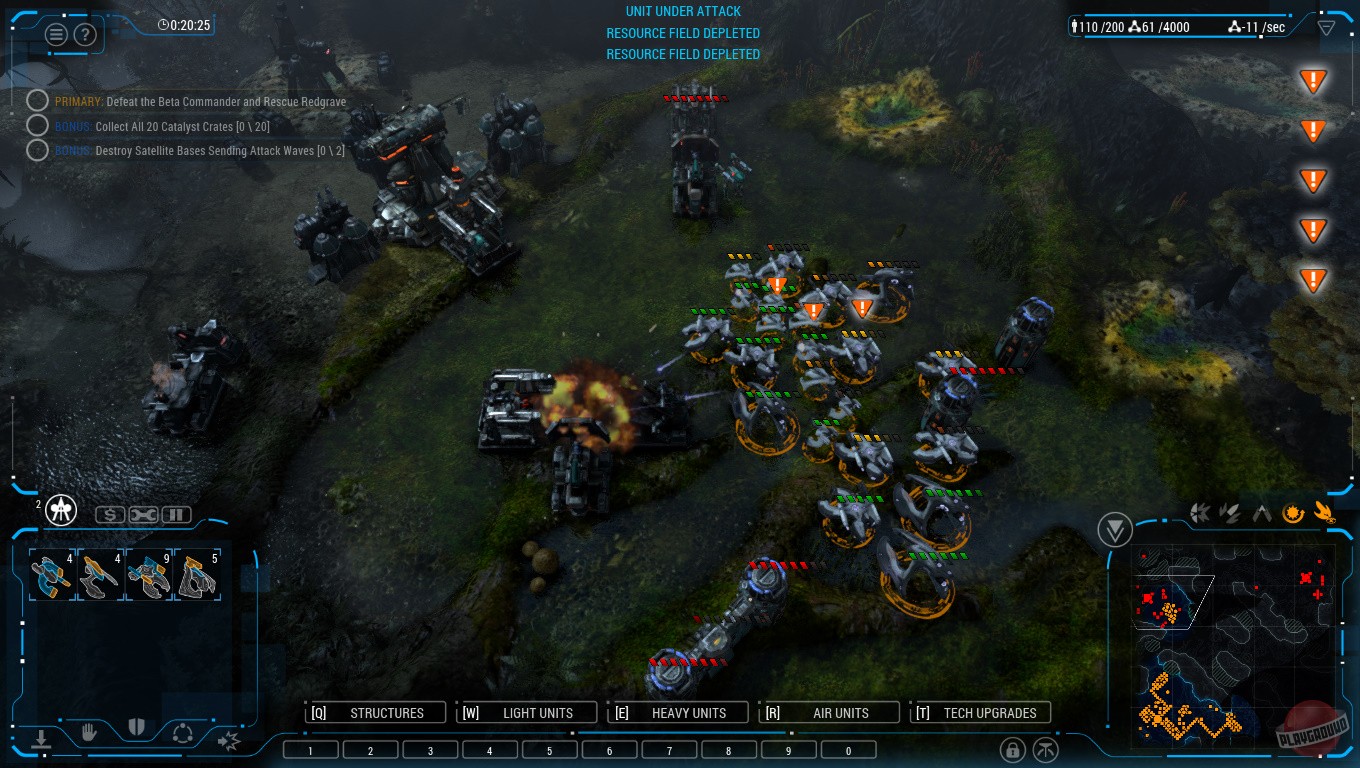
Task: Toggle the mountain terrain filter above the minimap
Action: pos(1261,511)
